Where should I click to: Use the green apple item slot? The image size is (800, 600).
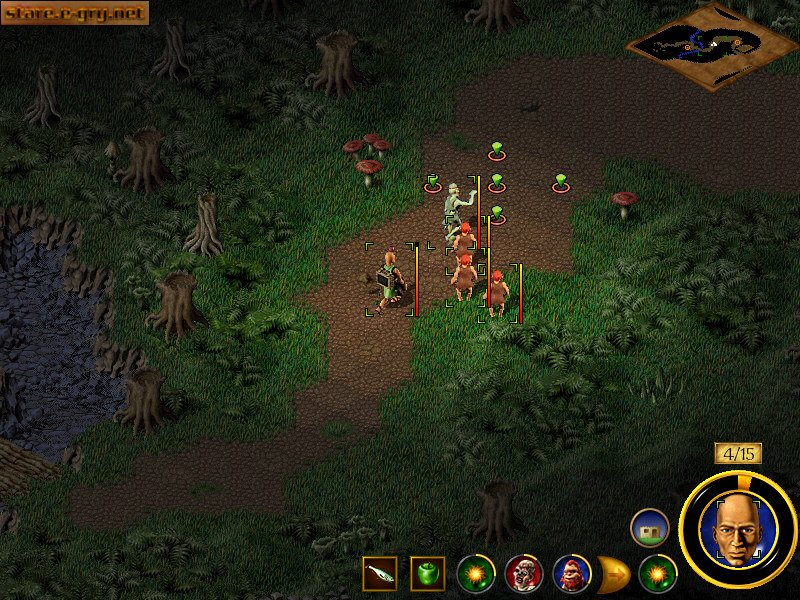tap(427, 573)
